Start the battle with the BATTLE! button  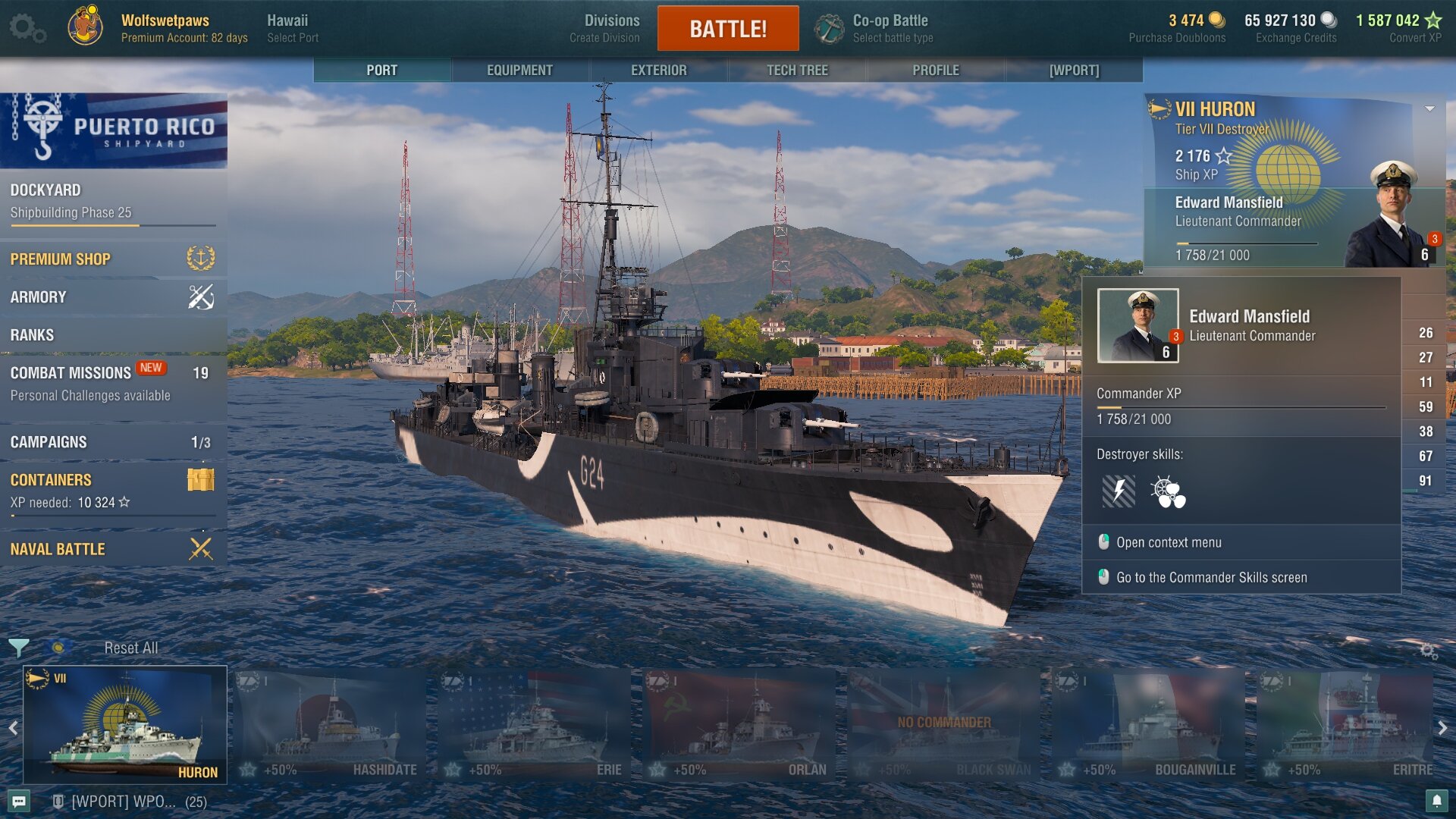(x=727, y=29)
